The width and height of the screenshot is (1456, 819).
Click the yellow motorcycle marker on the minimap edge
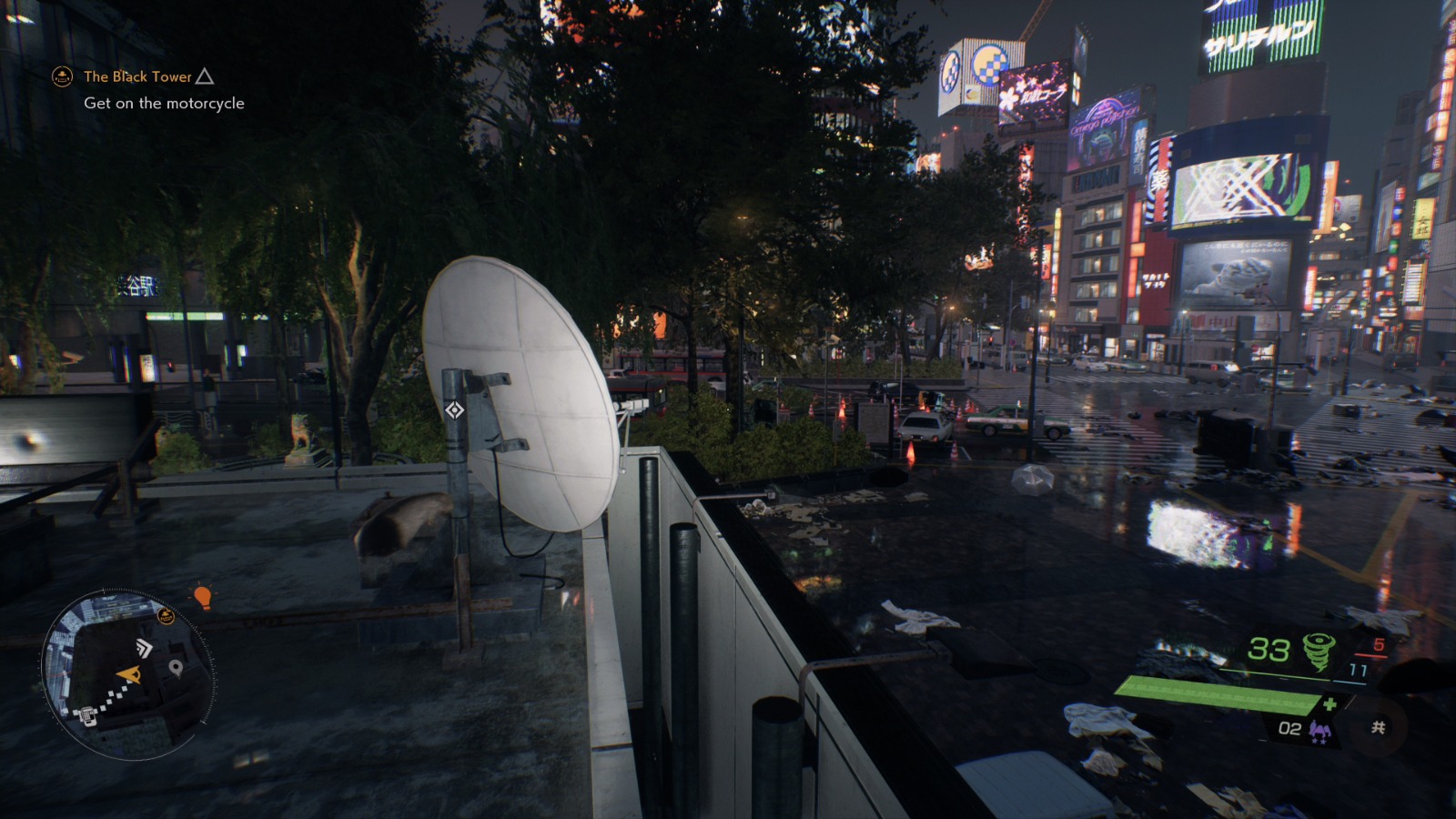pos(166,615)
